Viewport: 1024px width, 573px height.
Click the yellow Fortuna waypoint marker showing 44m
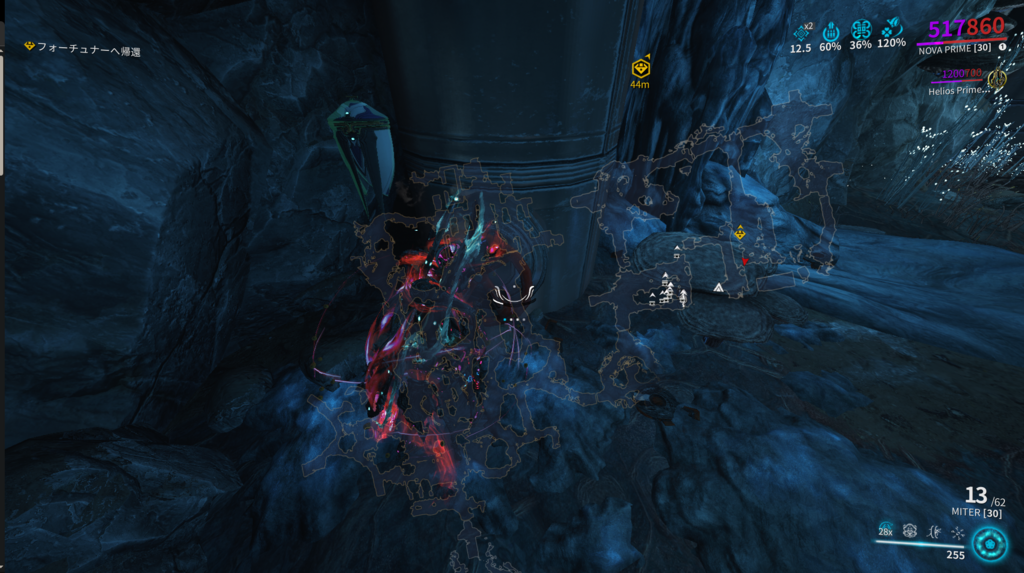(x=640, y=69)
